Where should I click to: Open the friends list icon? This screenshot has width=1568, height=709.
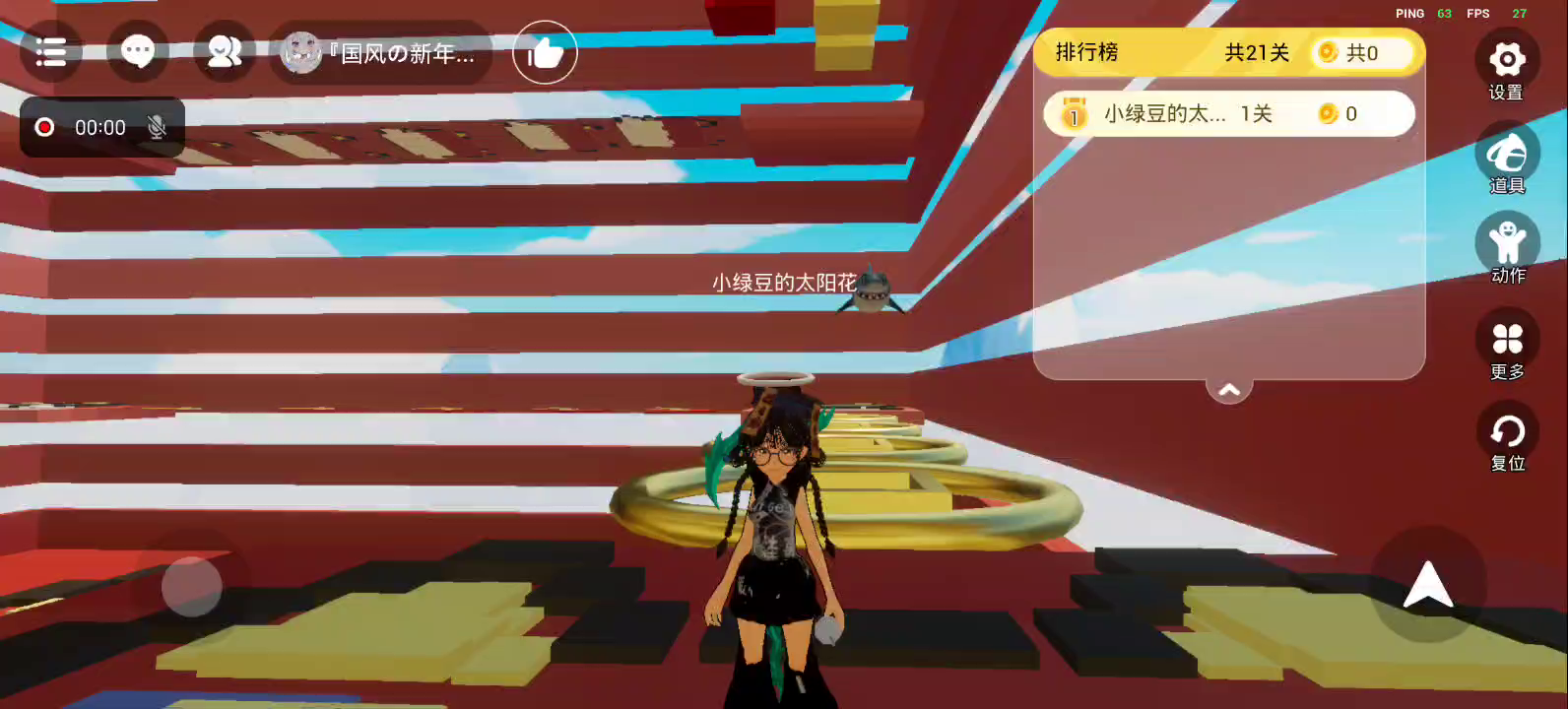click(x=224, y=52)
